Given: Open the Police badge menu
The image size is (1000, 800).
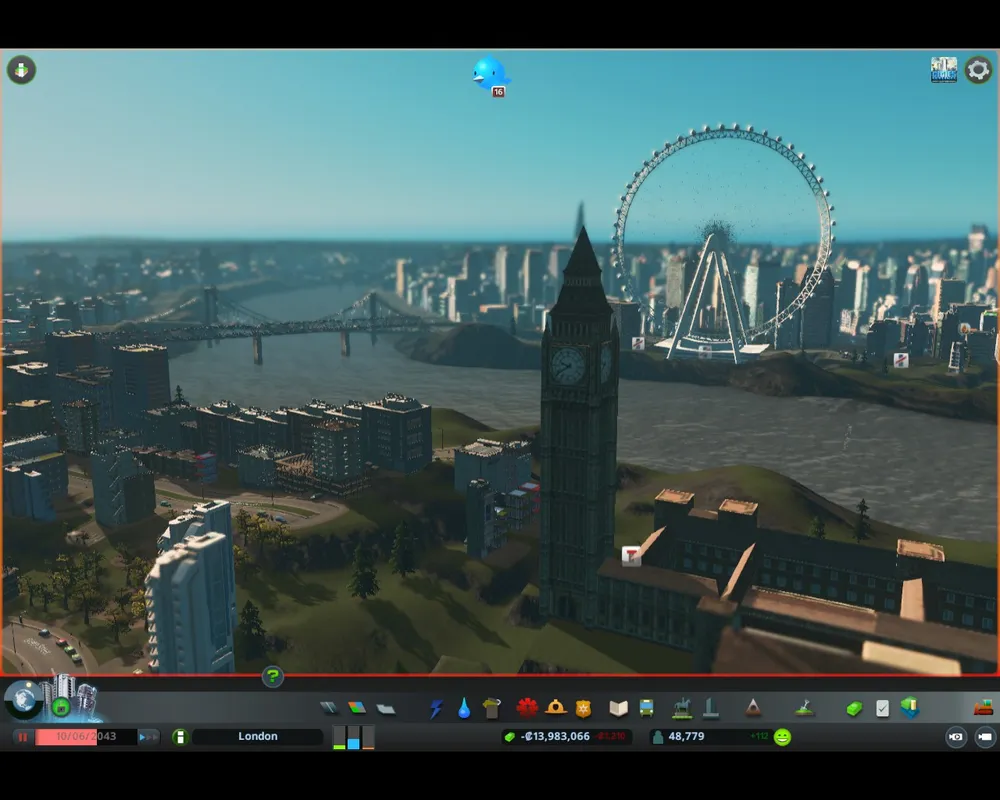Looking at the screenshot, I should 583,708.
